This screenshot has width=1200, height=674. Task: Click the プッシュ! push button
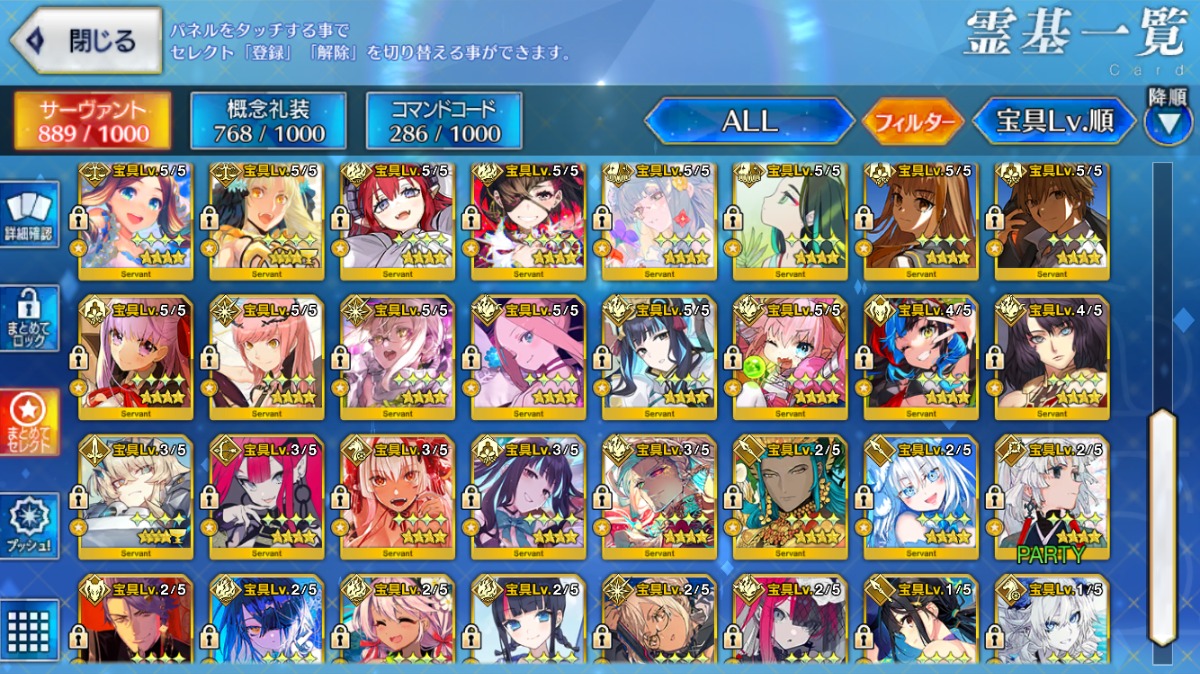(29, 525)
